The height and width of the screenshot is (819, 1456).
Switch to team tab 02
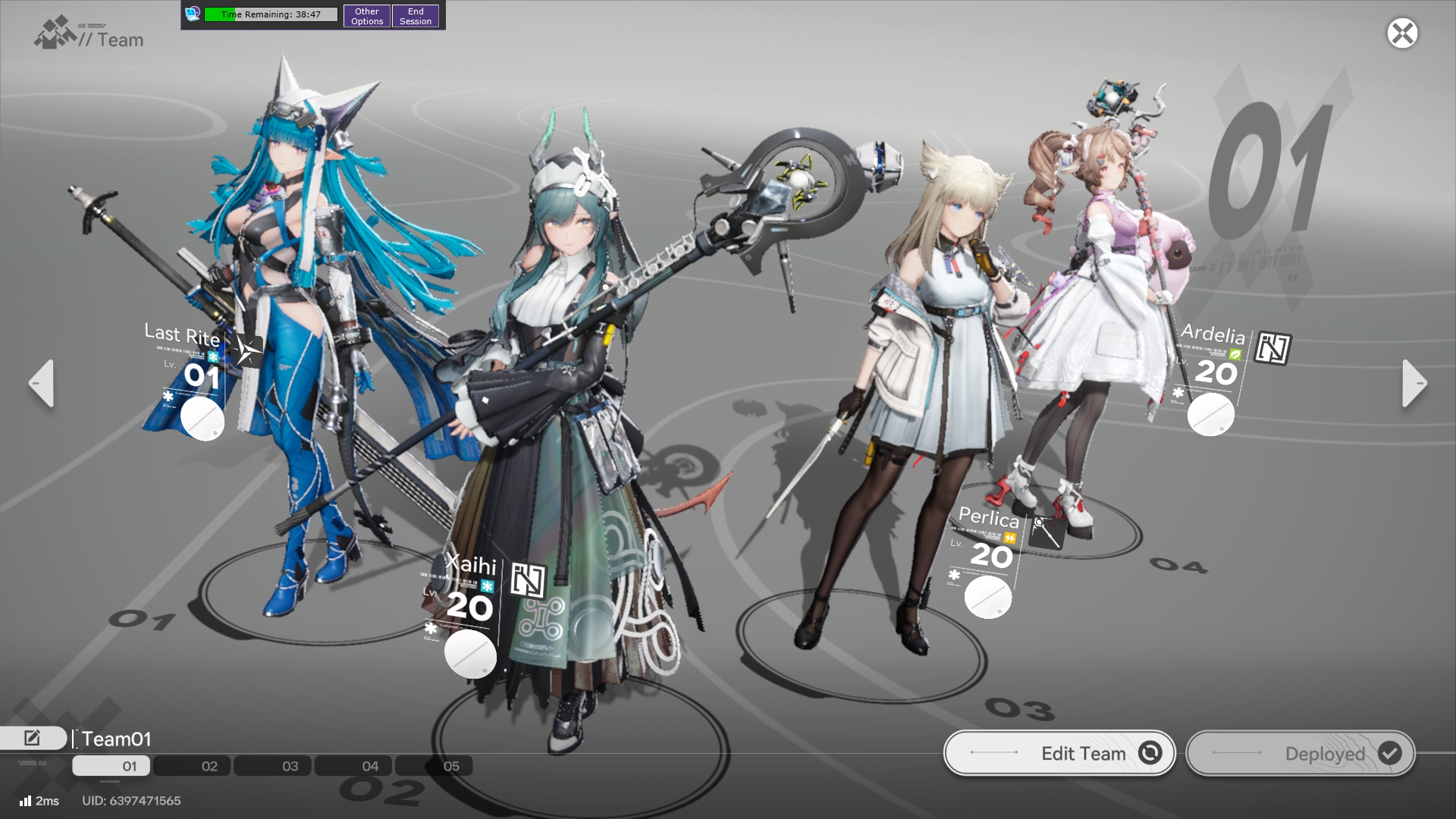(x=209, y=766)
